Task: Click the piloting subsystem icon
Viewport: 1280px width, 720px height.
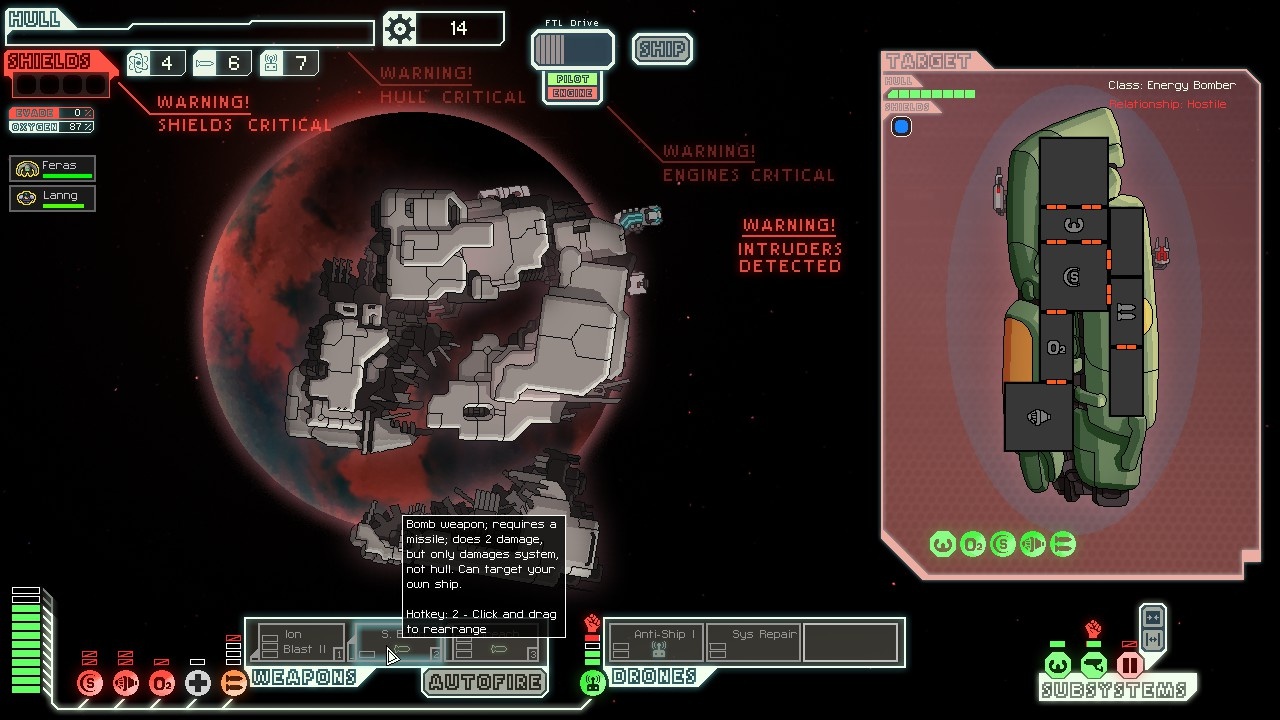Action: click(1057, 664)
